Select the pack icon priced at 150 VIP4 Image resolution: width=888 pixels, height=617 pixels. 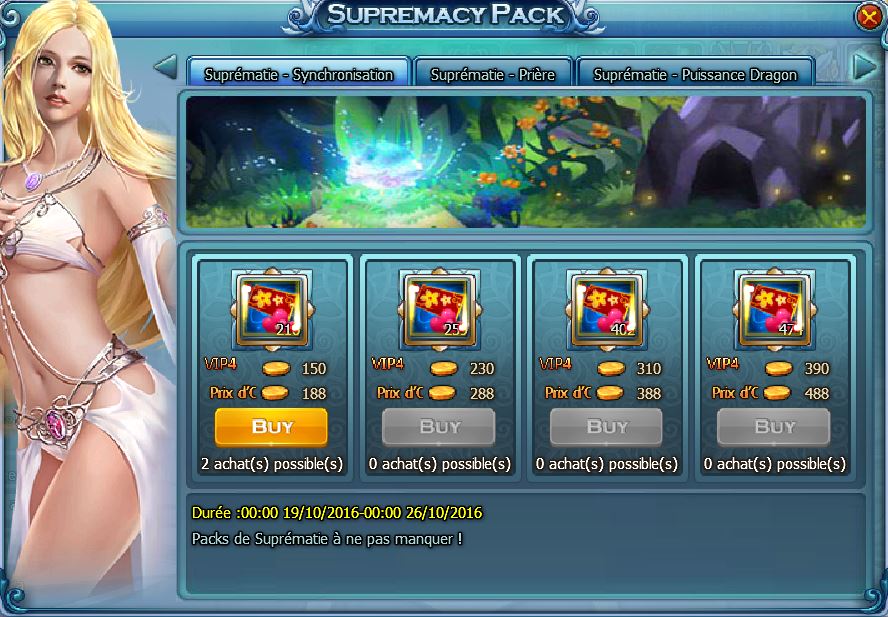271,307
